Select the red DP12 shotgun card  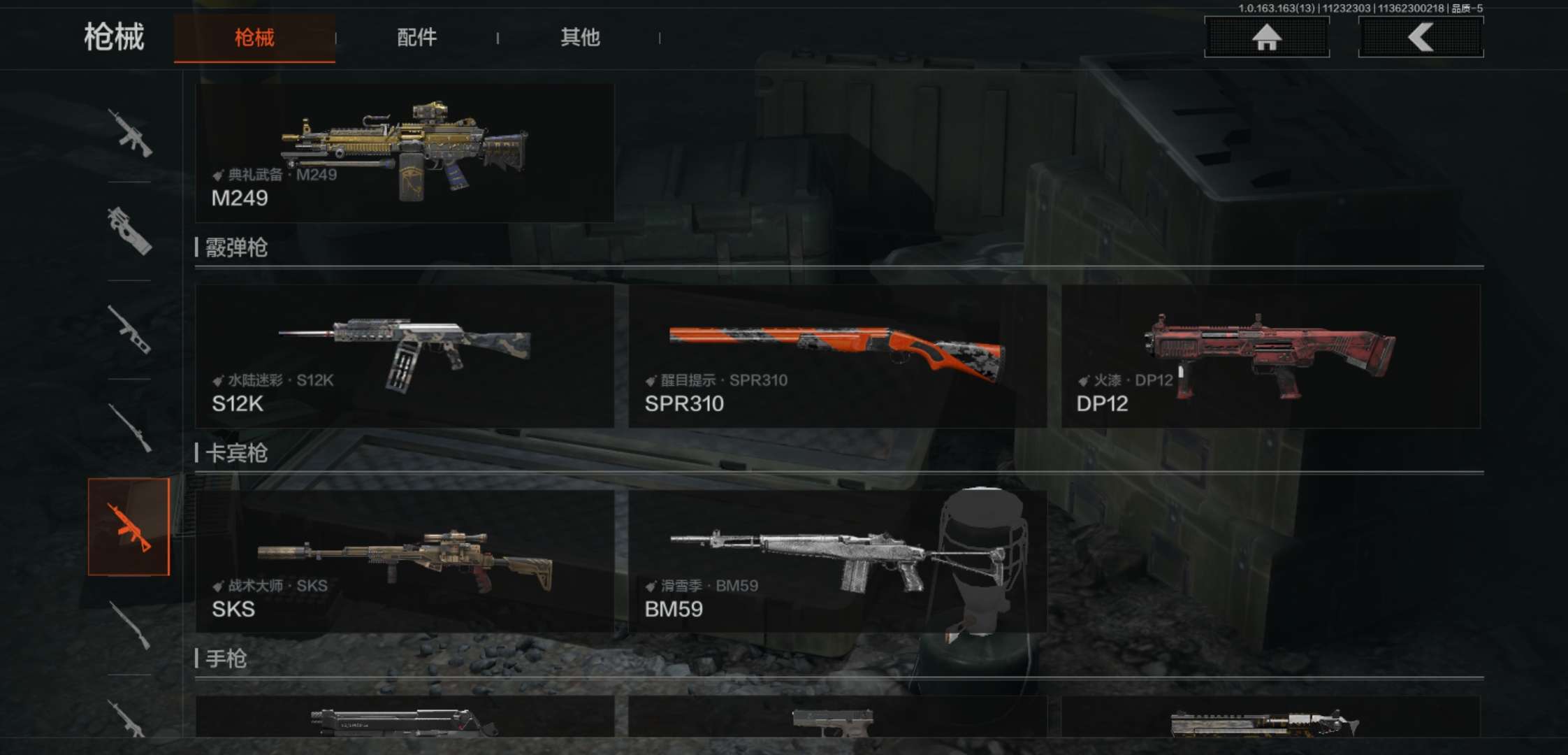point(1270,356)
